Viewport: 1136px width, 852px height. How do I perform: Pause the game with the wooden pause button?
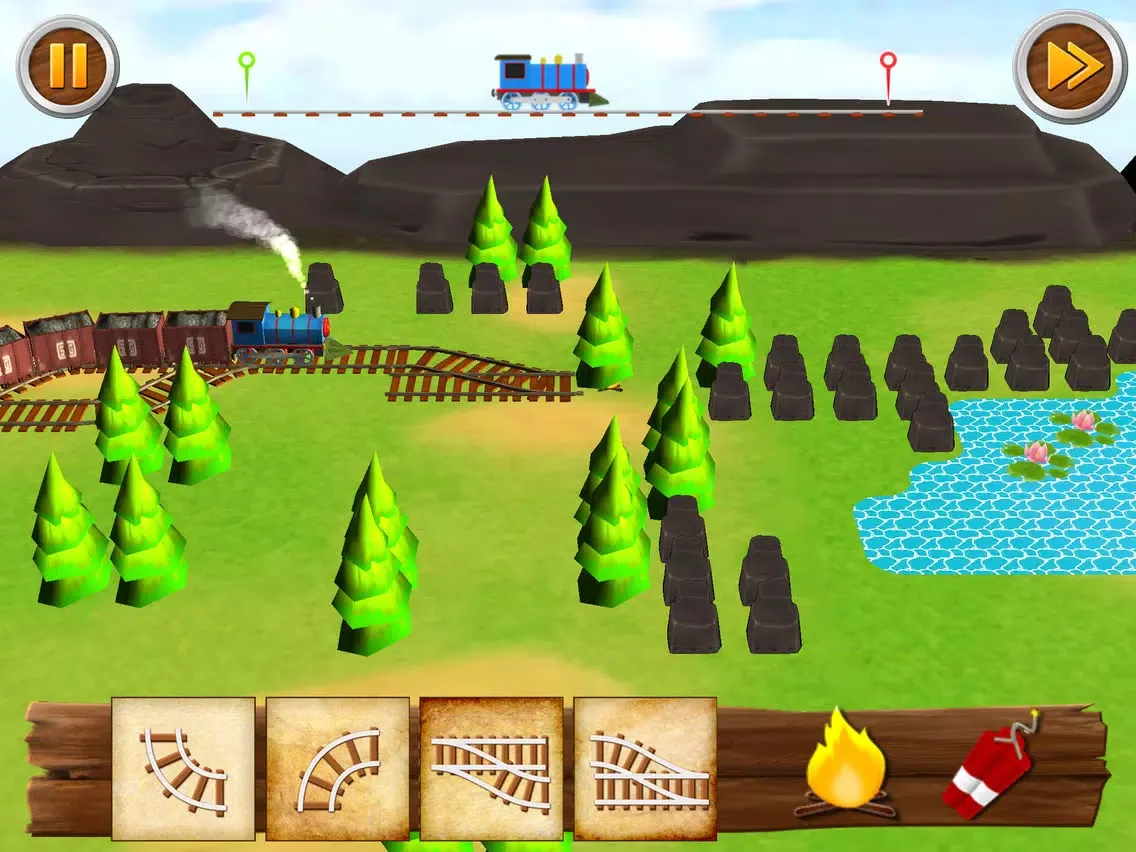click(x=67, y=66)
